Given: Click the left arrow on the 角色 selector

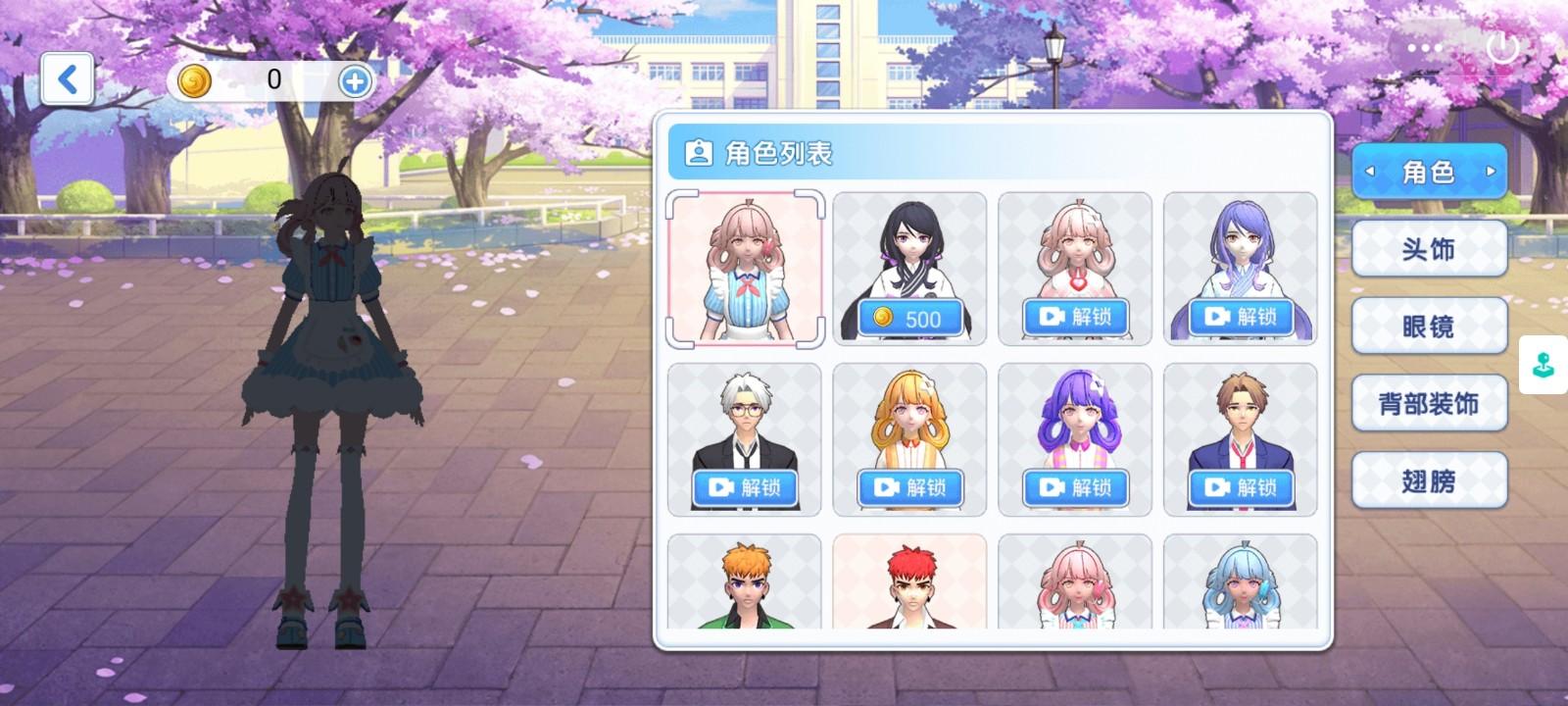Looking at the screenshot, I should click(x=1368, y=173).
